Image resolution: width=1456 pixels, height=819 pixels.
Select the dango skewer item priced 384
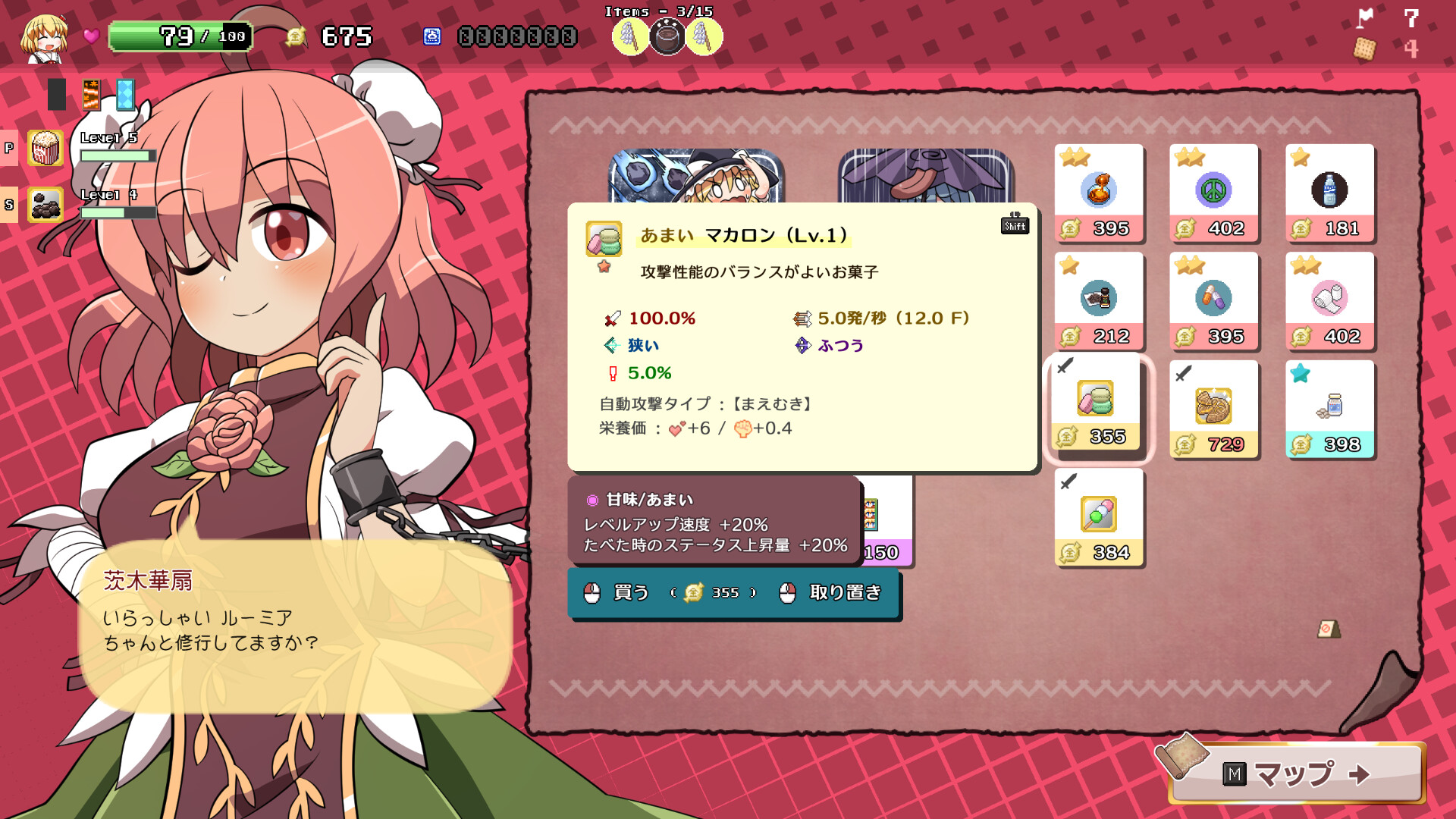tap(1099, 516)
